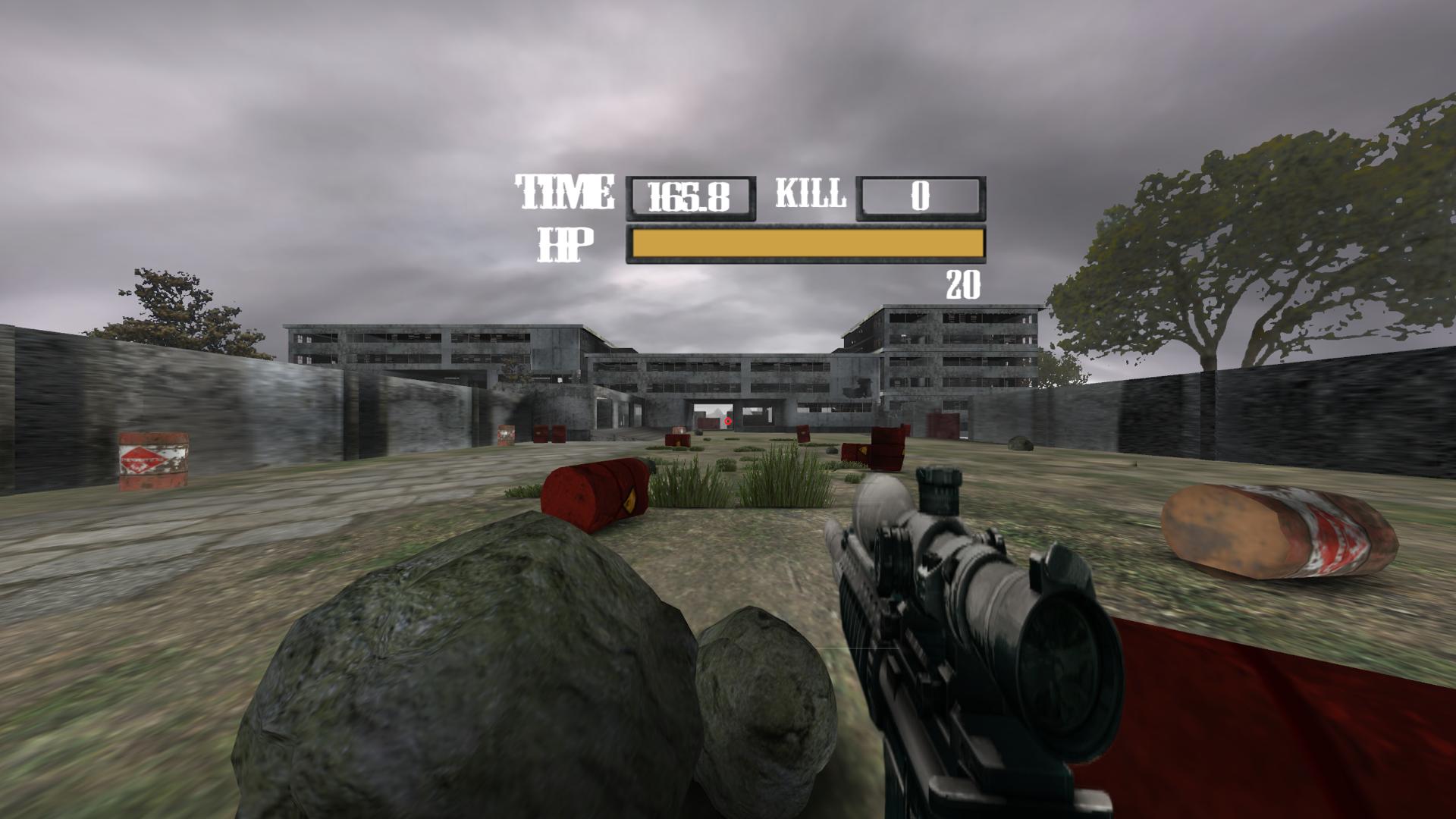Click the HP label text
The image size is (1456, 819).
coord(565,244)
